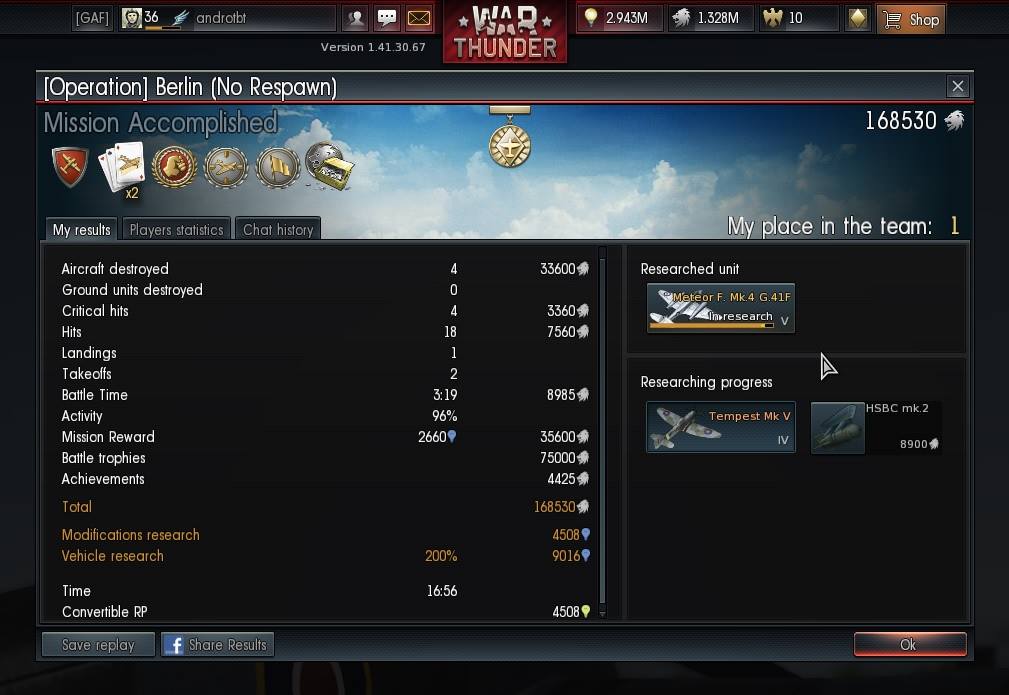Select the Tempest Mk V research card
Viewport: 1009px width, 695px height.
click(720, 427)
